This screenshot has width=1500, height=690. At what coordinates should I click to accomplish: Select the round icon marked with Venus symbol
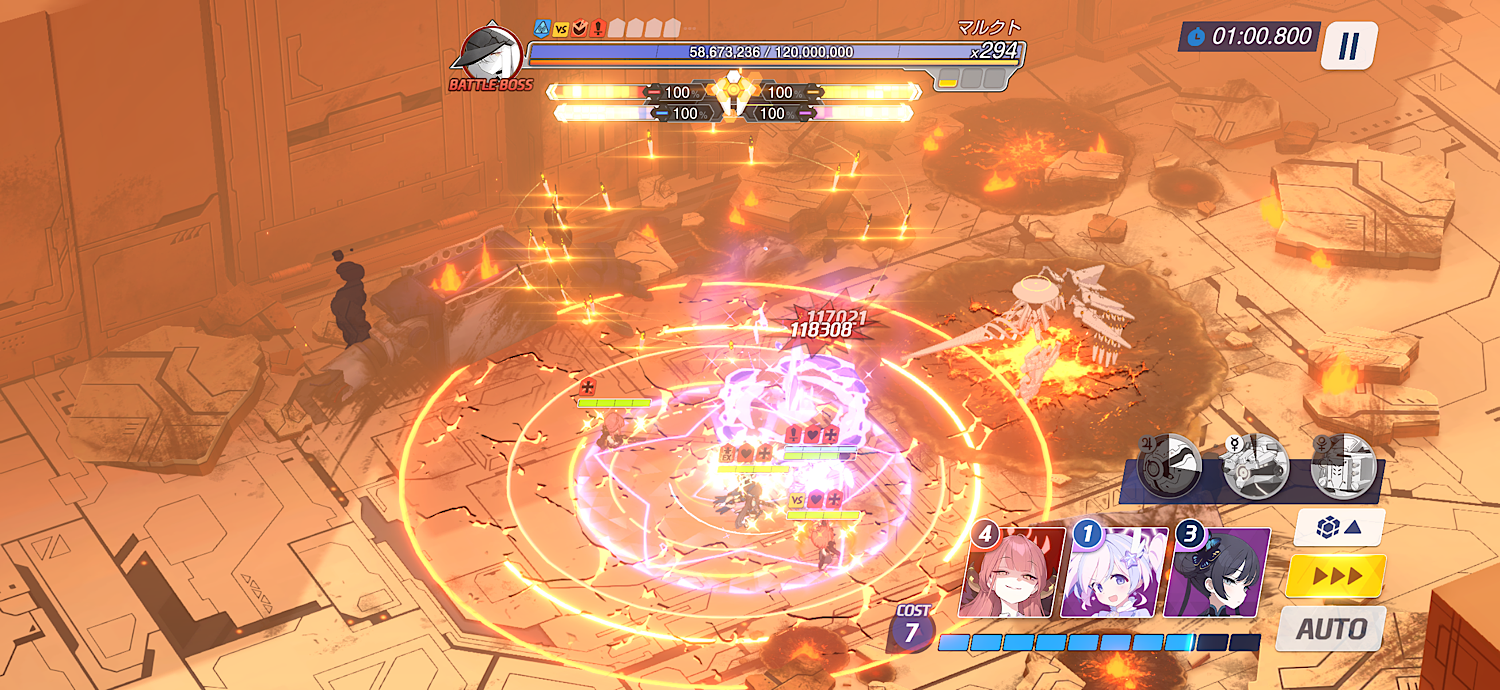(x=1342, y=466)
